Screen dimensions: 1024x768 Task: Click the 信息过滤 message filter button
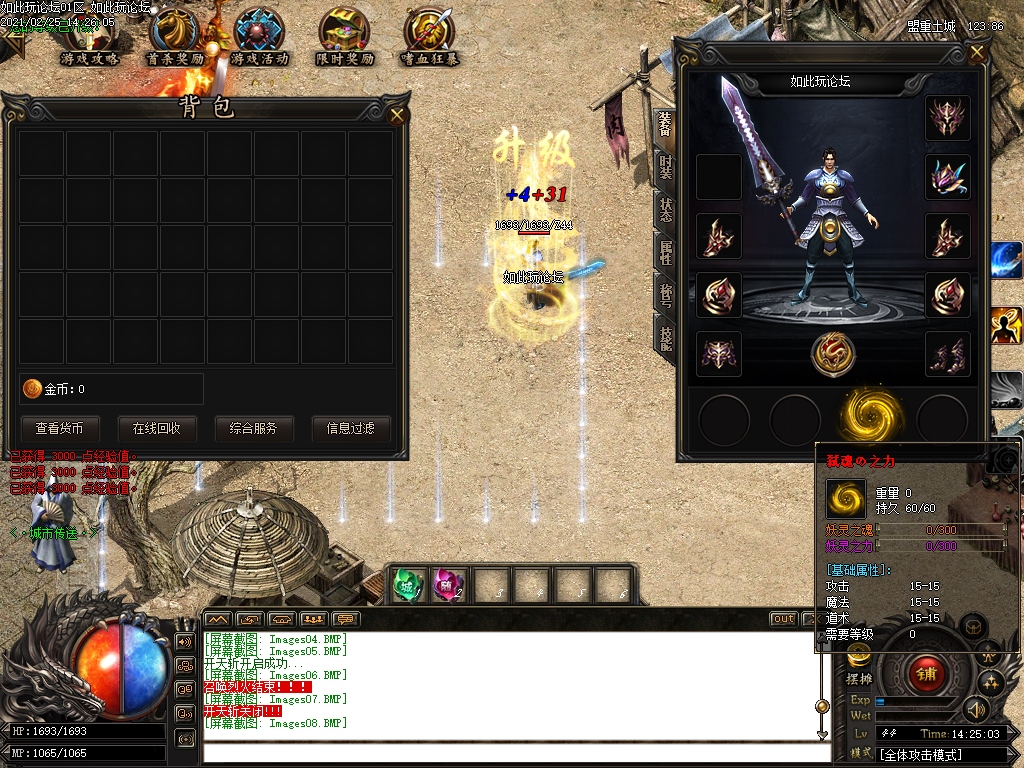(350, 428)
